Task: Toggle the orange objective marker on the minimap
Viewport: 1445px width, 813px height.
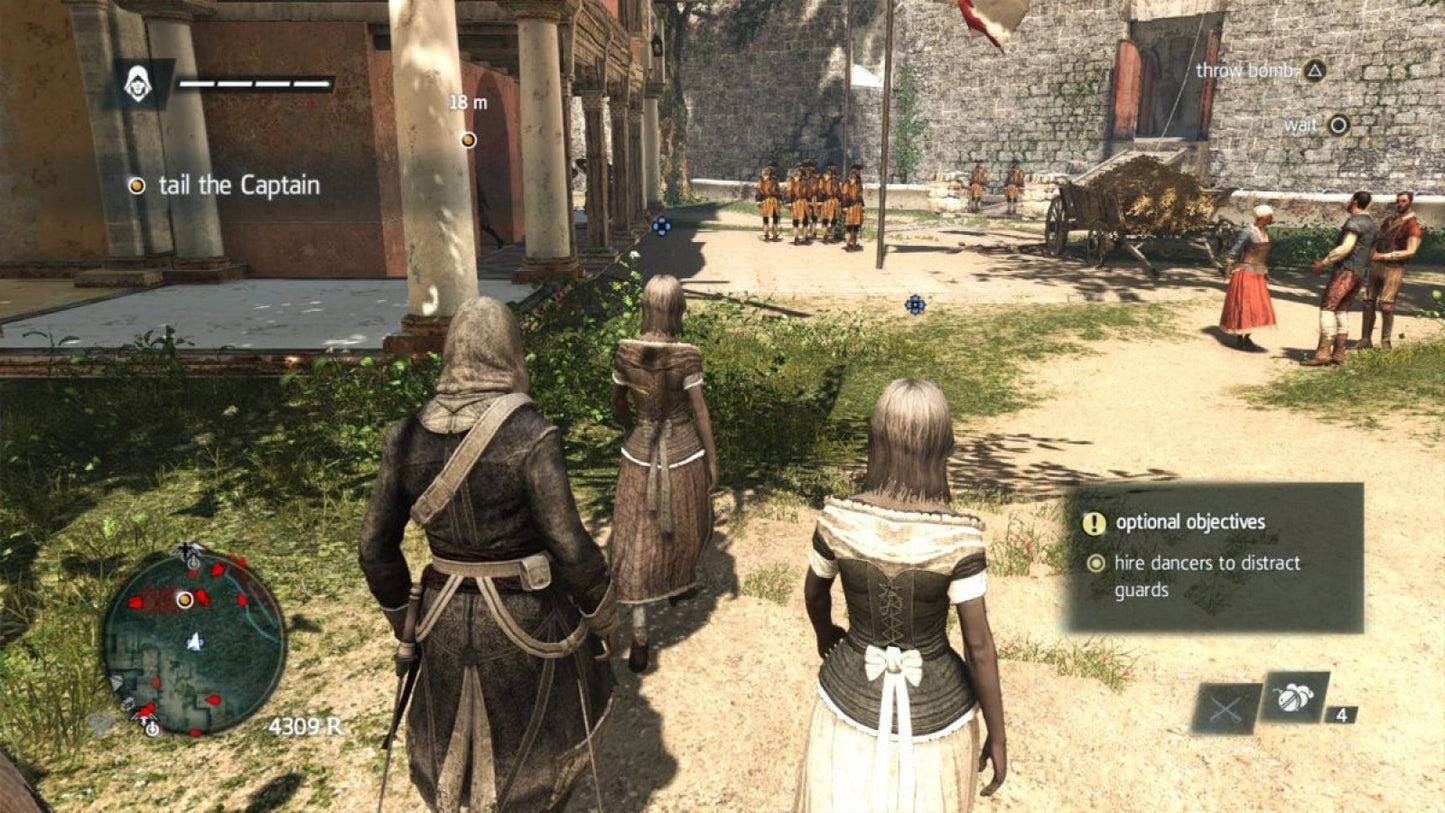Action: pos(184,600)
